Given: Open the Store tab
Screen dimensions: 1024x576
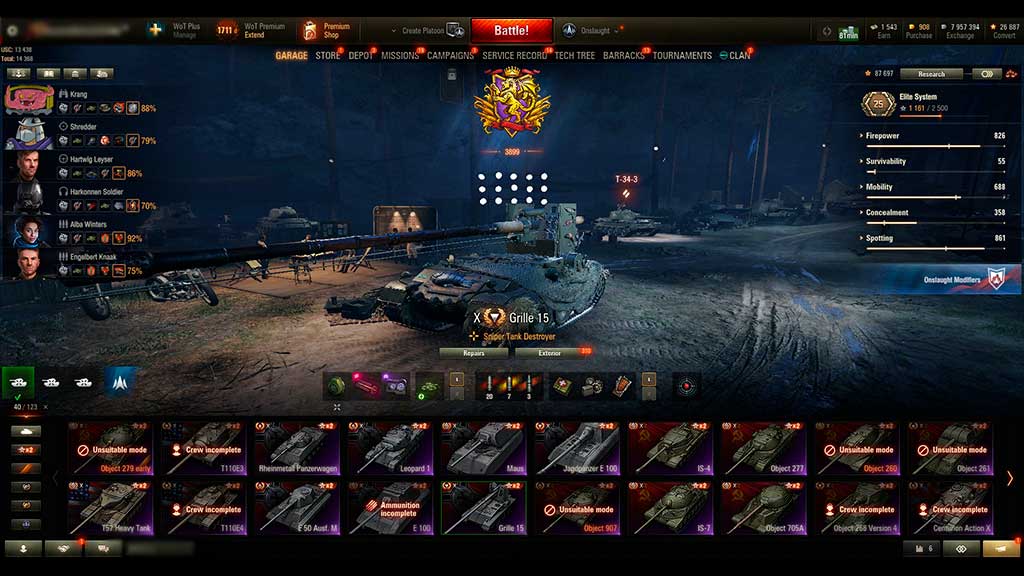Looking at the screenshot, I should tap(328, 56).
